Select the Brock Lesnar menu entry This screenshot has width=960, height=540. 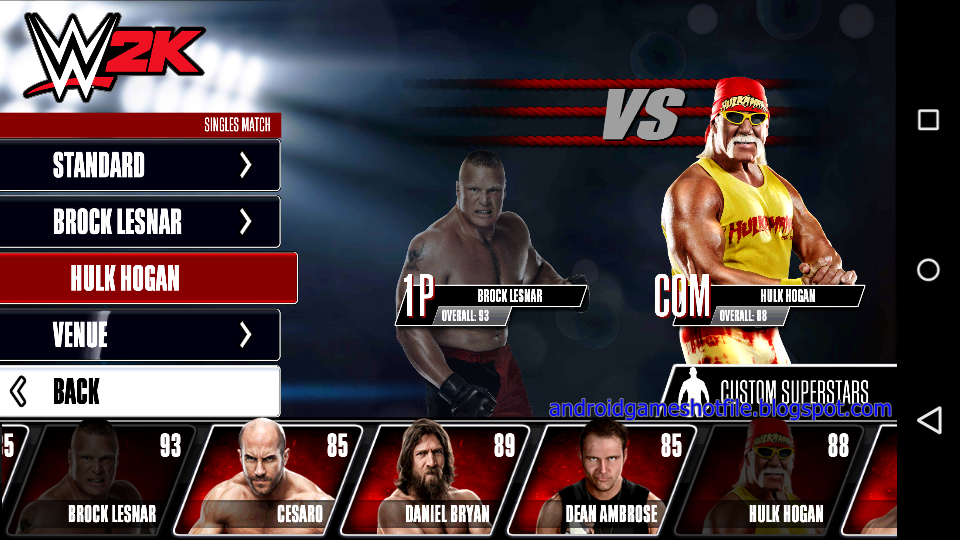click(140, 222)
